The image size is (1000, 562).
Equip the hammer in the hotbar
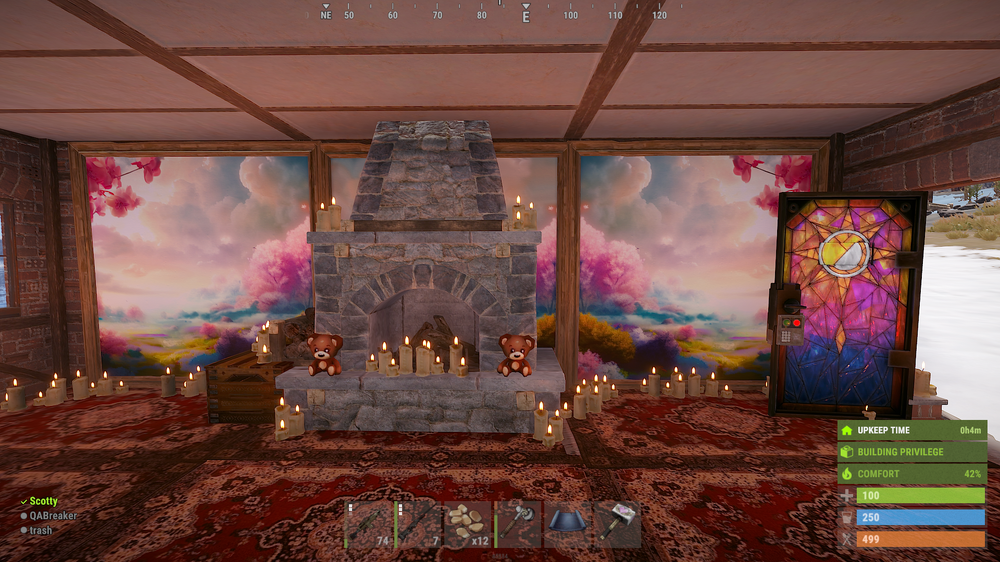617,524
